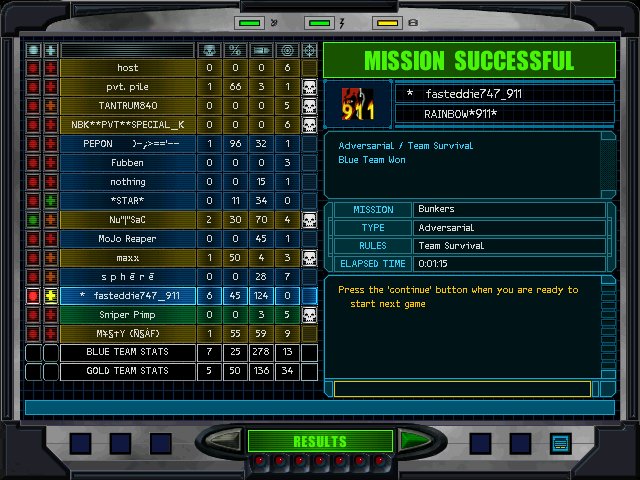
Task: Highlight the 'fasteddie747_911' player row
Action: (x=127, y=296)
